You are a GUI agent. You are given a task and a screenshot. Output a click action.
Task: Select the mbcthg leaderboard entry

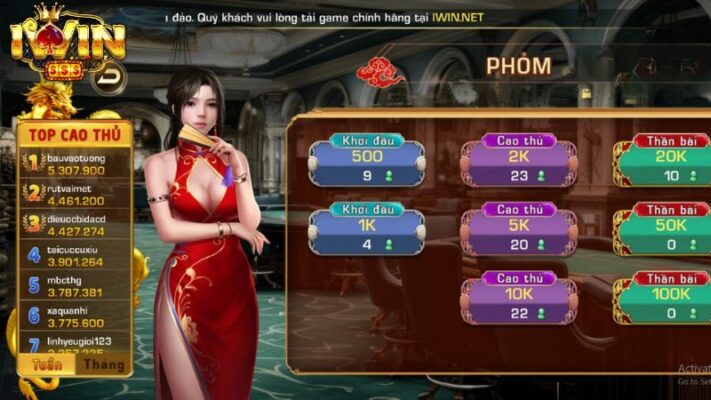pos(76,286)
